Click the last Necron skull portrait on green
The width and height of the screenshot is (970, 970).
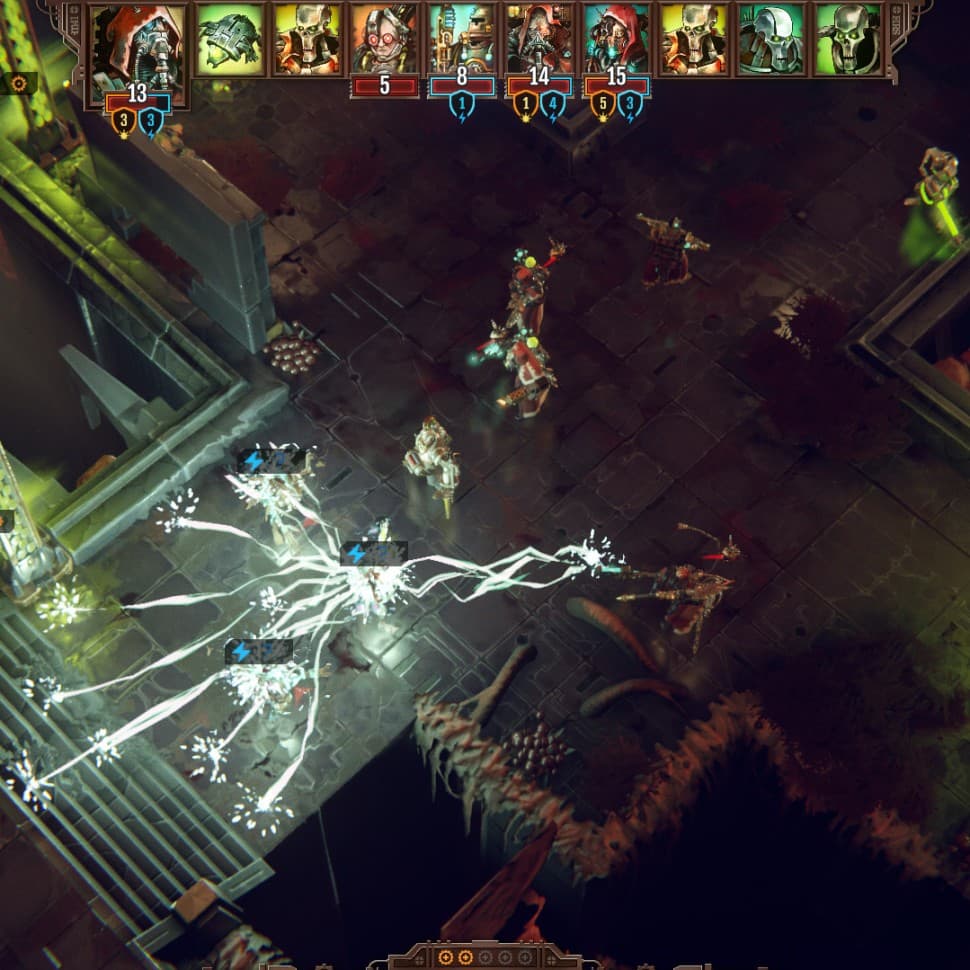[848, 40]
